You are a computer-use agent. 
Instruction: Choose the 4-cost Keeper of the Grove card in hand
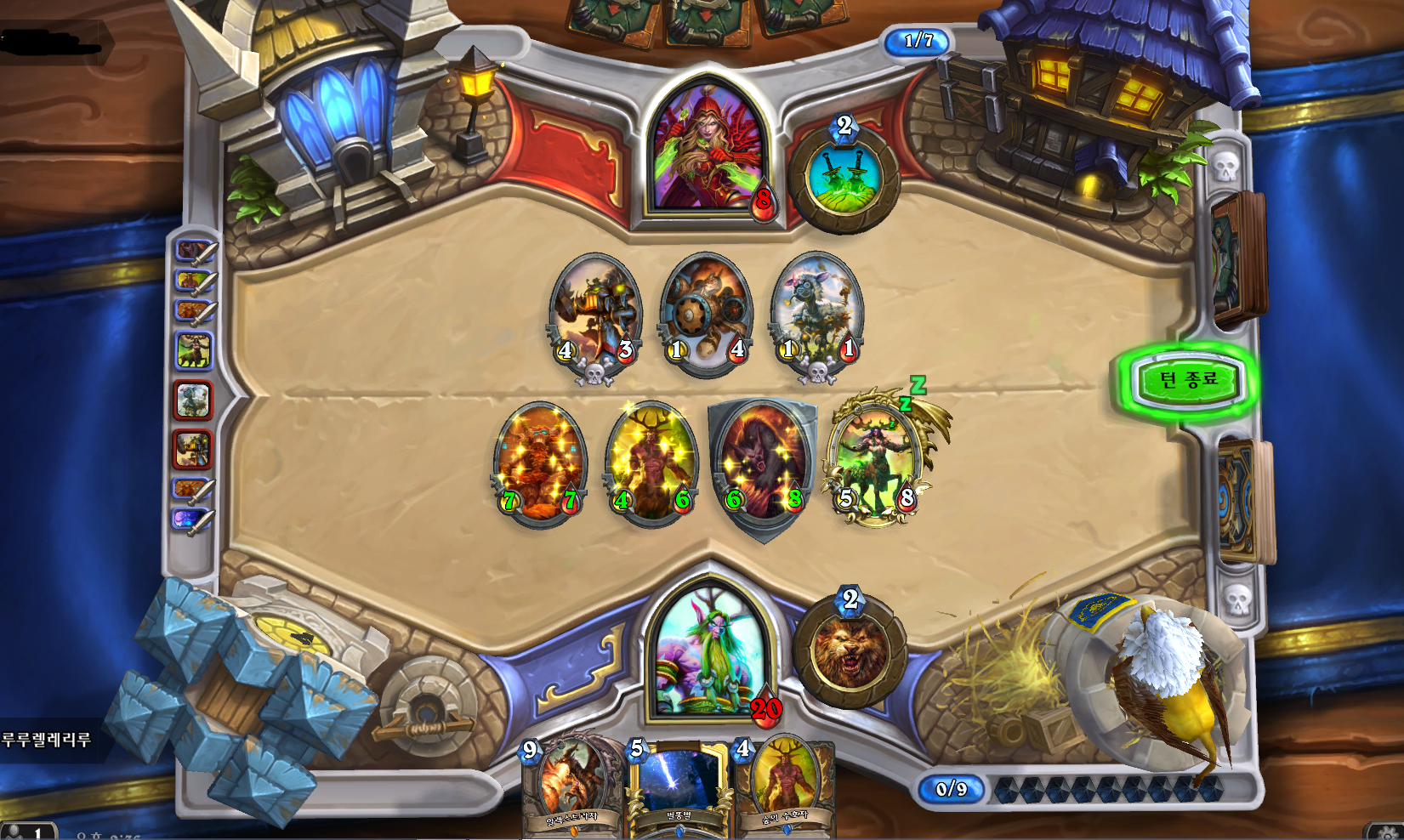pos(784,786)
